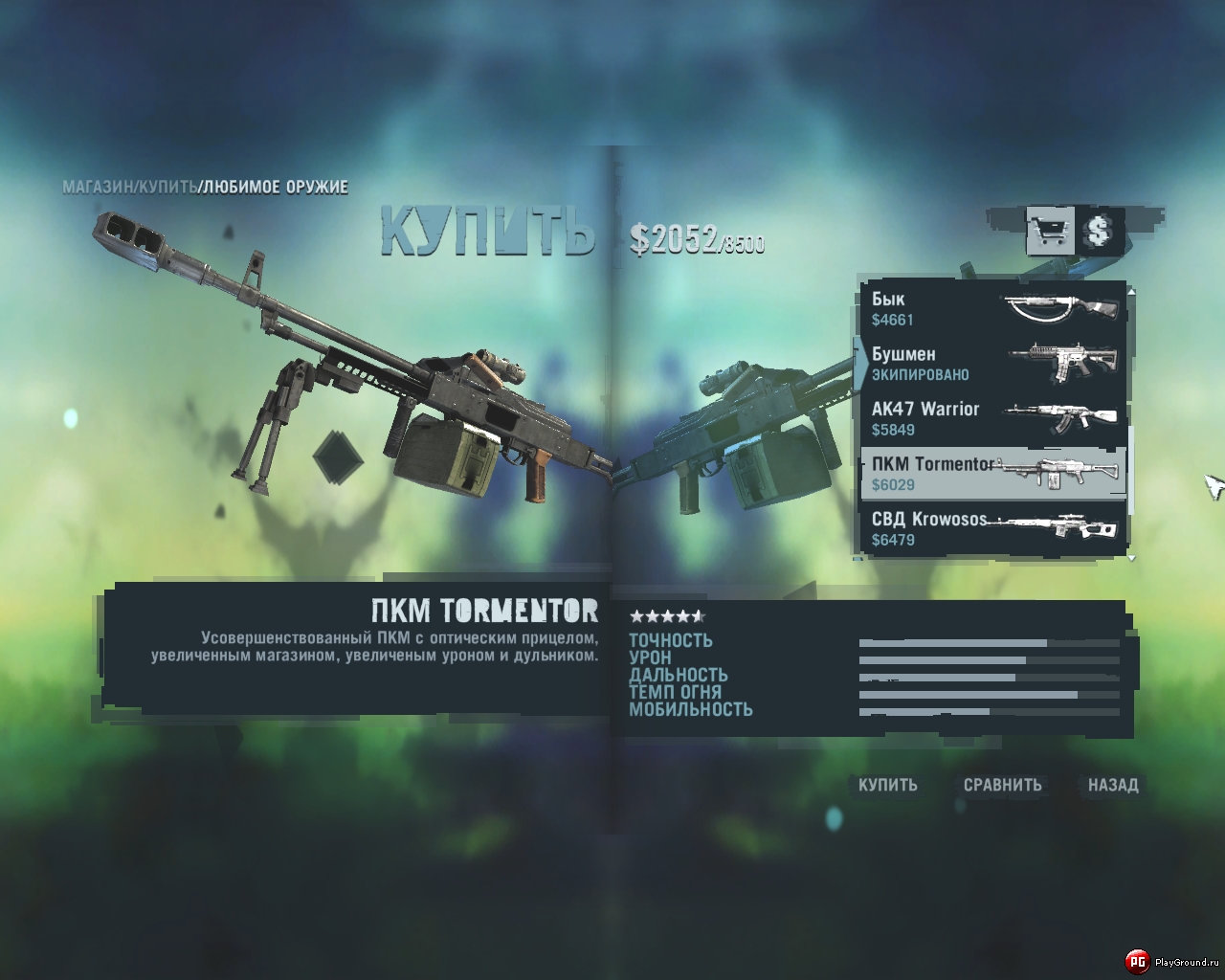Buy the selected ПКМ Tormentor weapon
Viewport: 1225px width, 980px height.
pos(887,785)
